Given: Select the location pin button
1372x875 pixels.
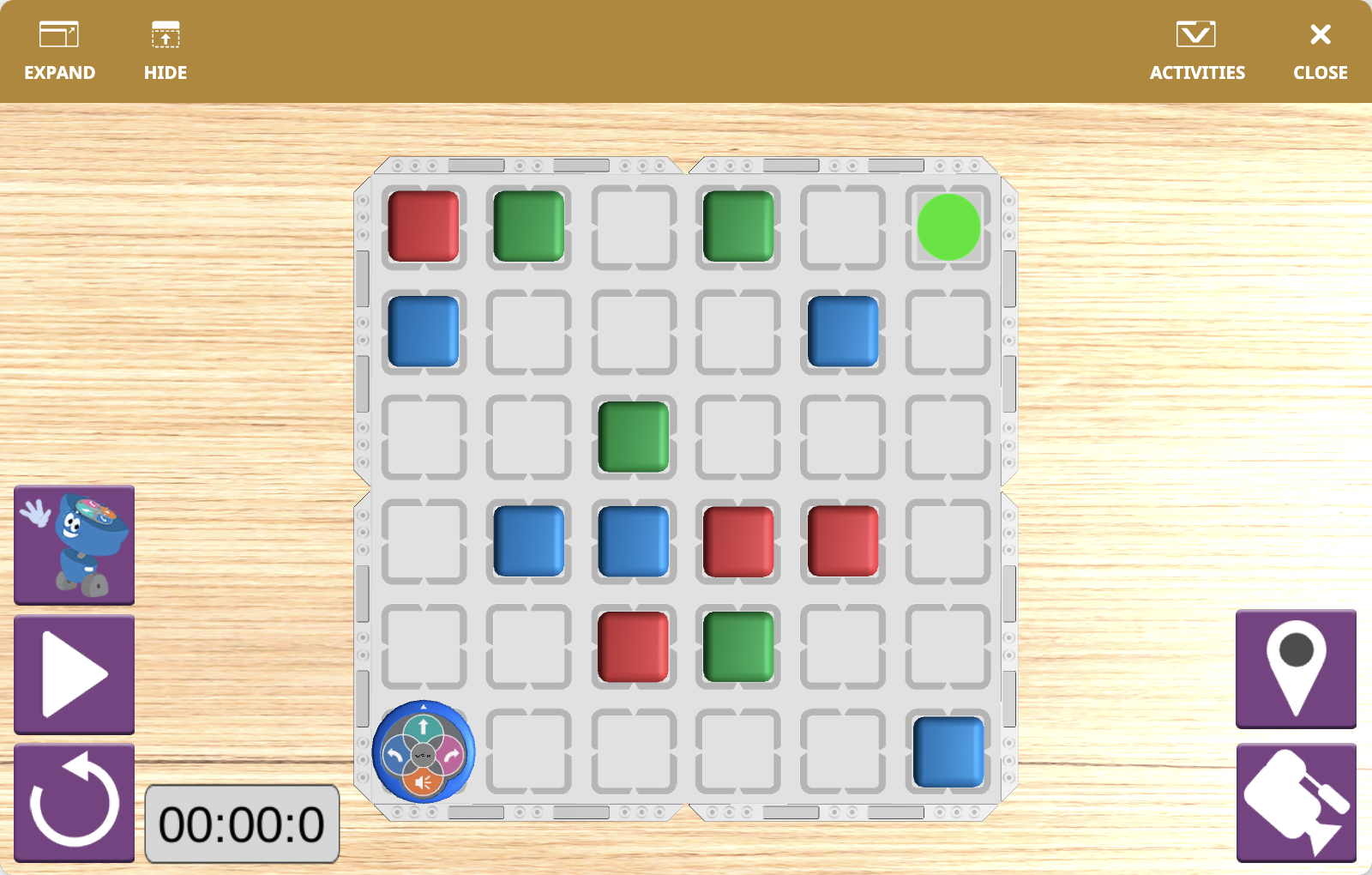Looking at the screenshot, I should 1296,669.
